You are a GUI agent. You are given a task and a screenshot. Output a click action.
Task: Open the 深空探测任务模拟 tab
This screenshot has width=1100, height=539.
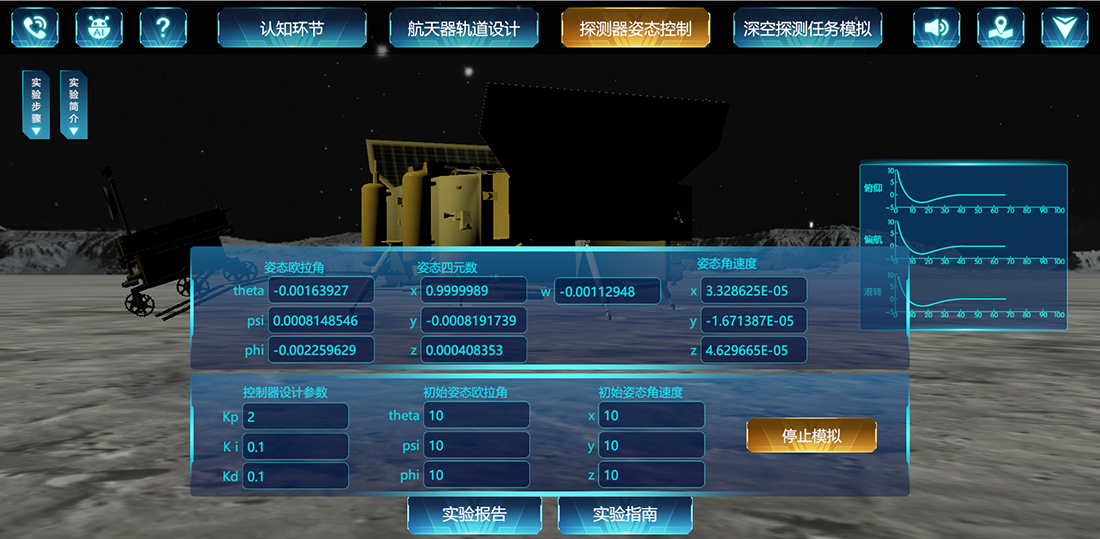coord(807,28)
